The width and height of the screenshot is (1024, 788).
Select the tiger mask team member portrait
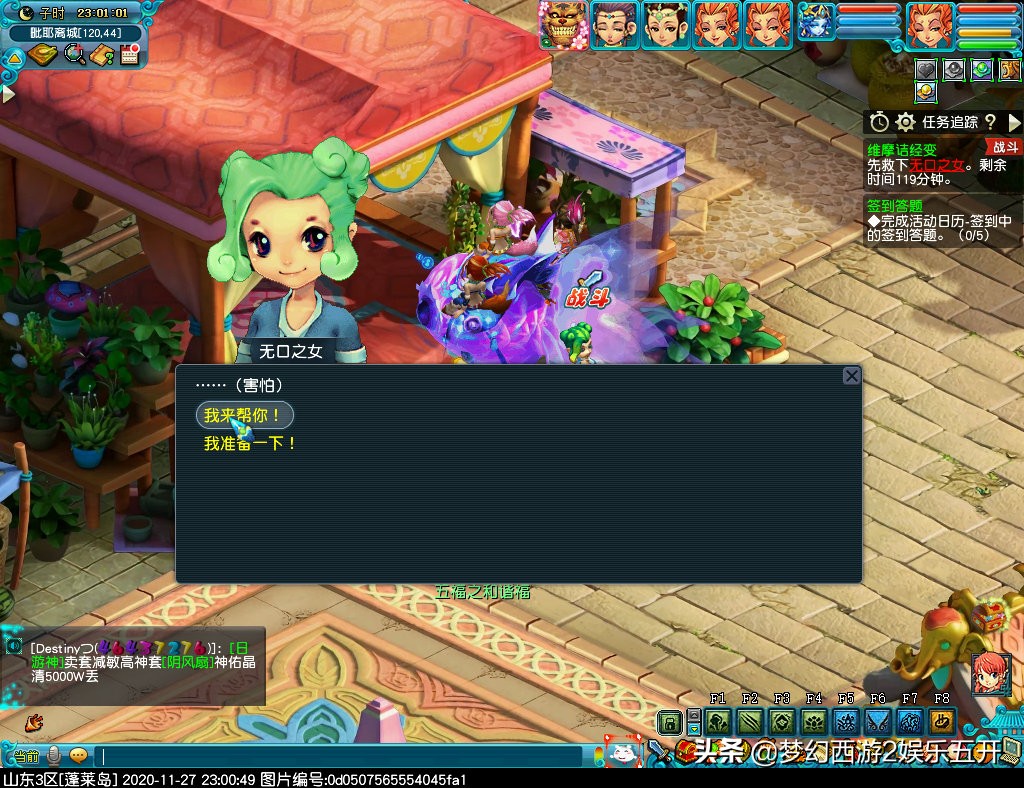point(562,25)
